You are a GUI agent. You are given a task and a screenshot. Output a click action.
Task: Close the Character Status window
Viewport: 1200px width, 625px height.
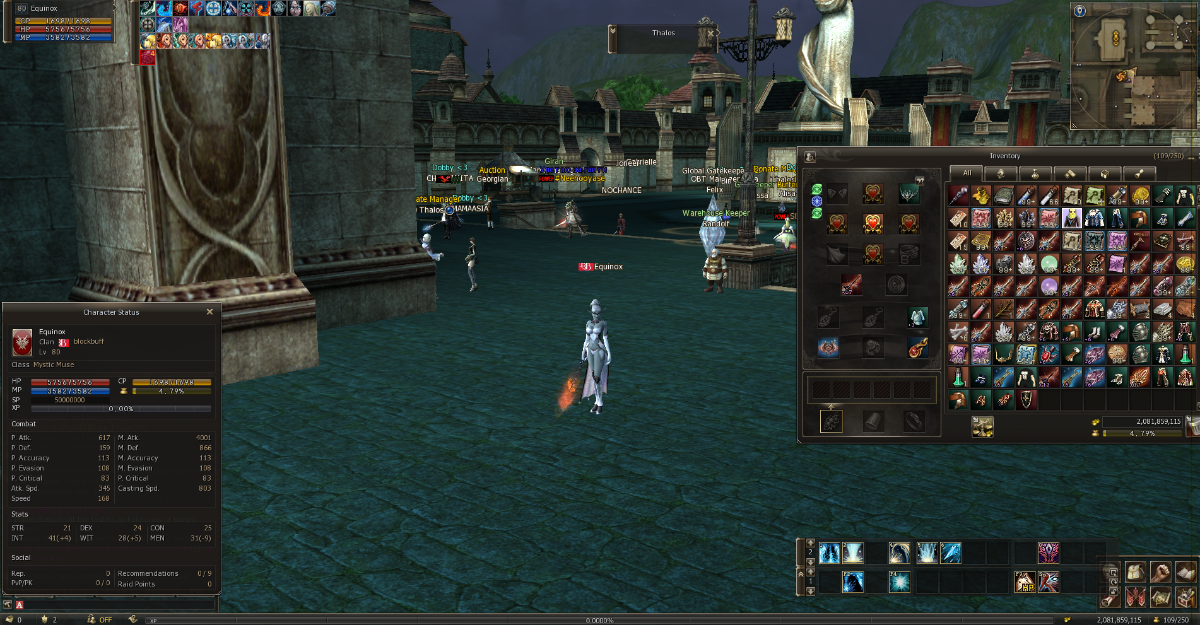pos(210,312)
